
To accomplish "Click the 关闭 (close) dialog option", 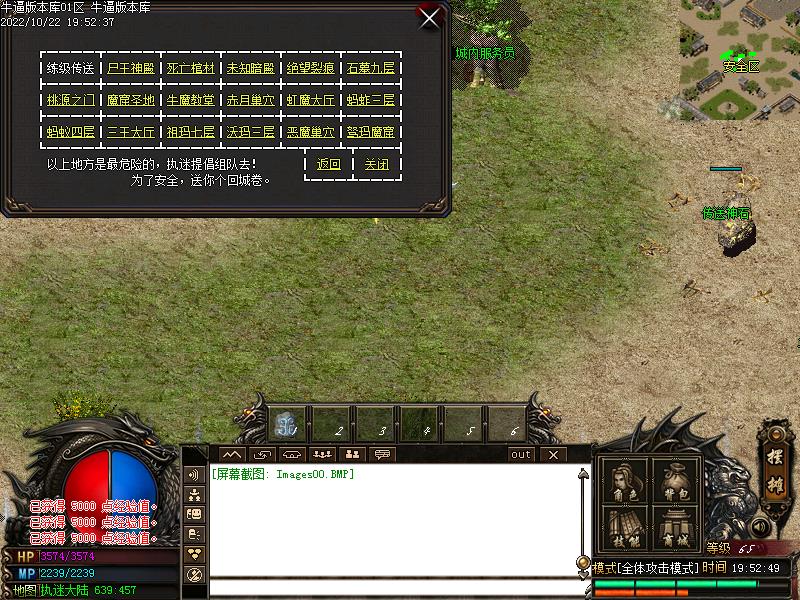I will point(376,165).
